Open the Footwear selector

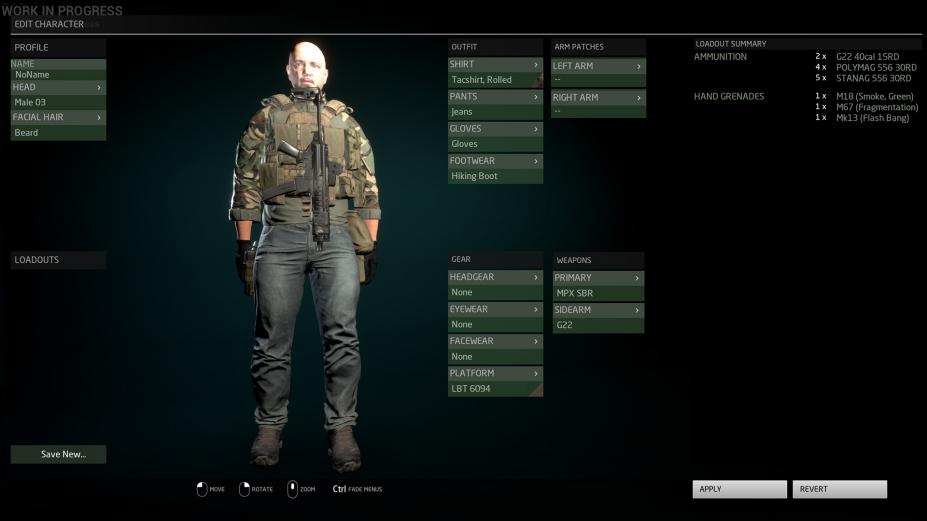[495, 161]
